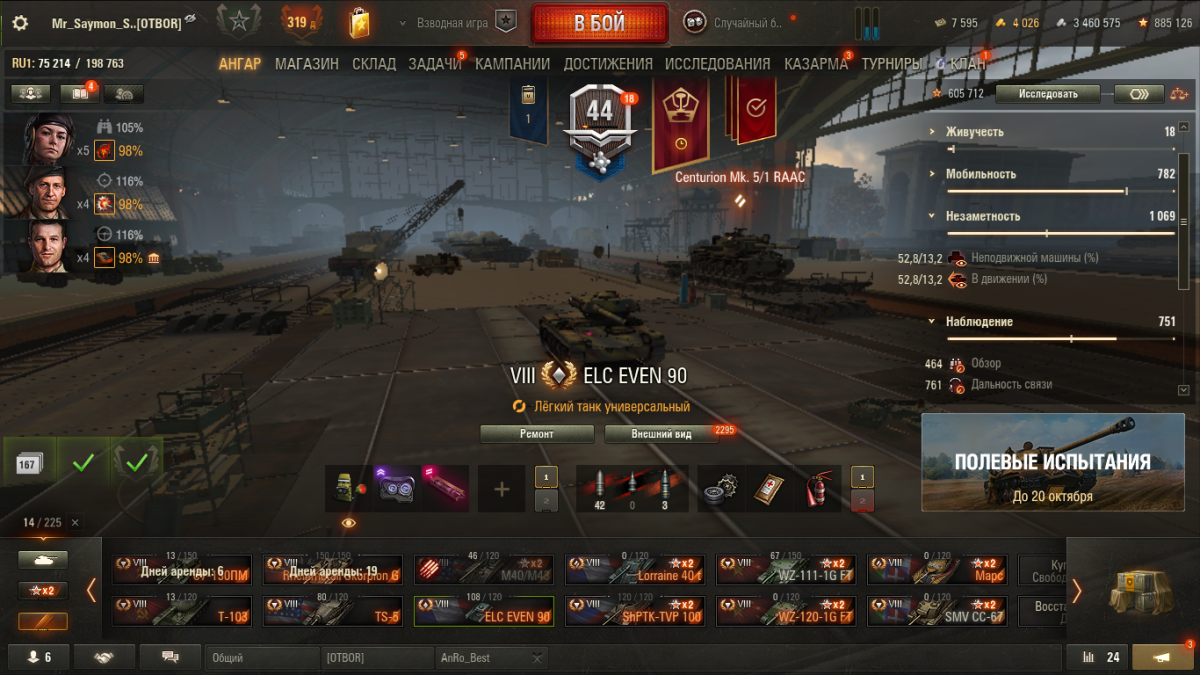
Task: Open the СКЛАД tab
Action: click(x=373, y=64)
